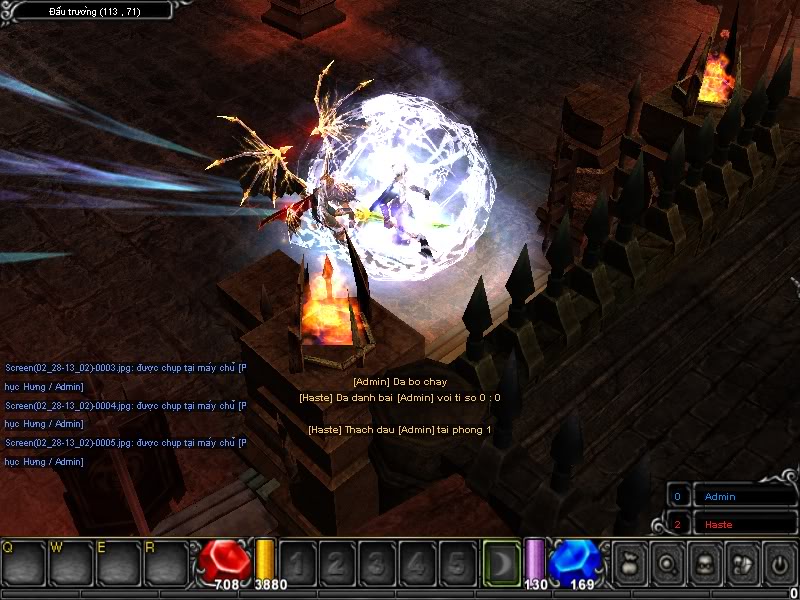
Task: Activate skill slot number 1
Action: click(x=297, y=563)
